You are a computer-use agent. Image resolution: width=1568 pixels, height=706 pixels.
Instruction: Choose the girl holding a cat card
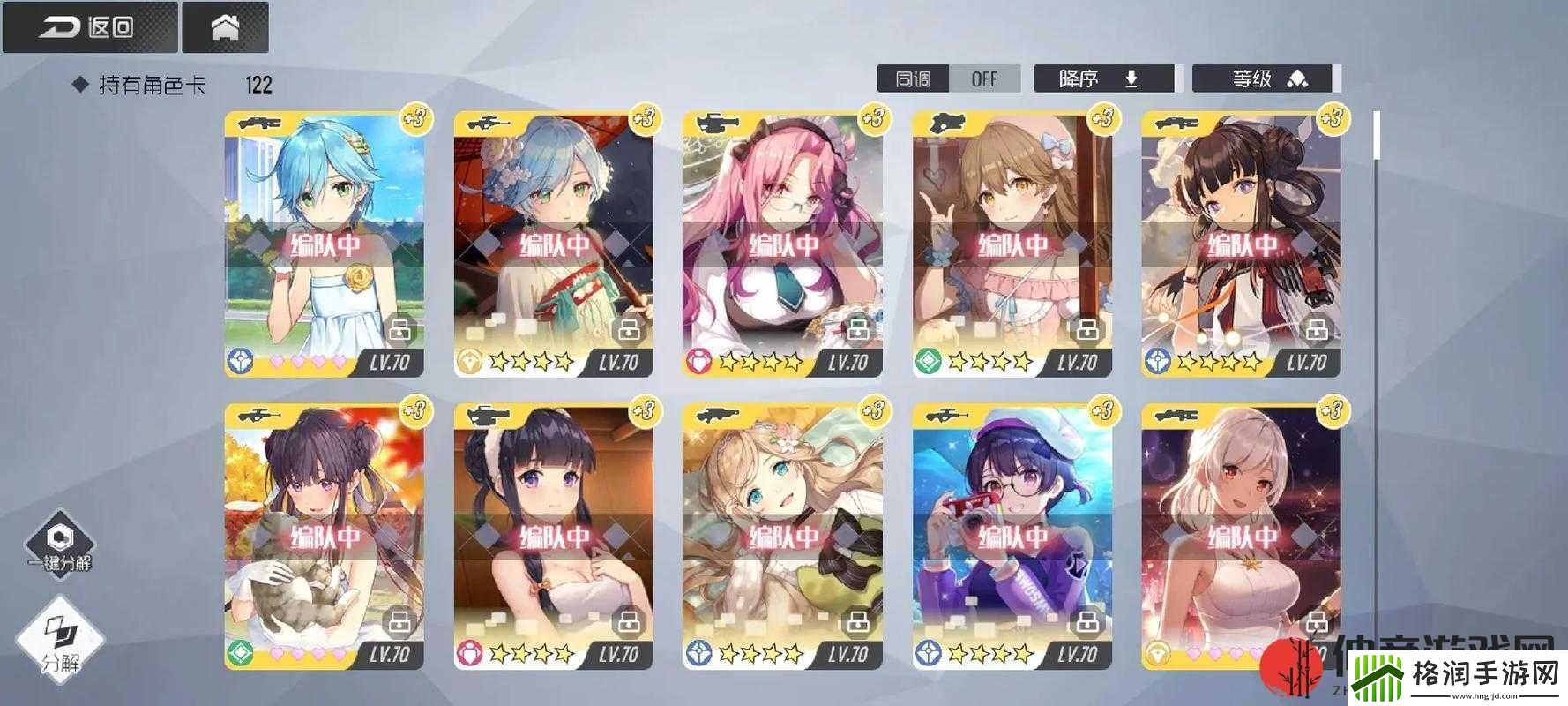[325, 537]
